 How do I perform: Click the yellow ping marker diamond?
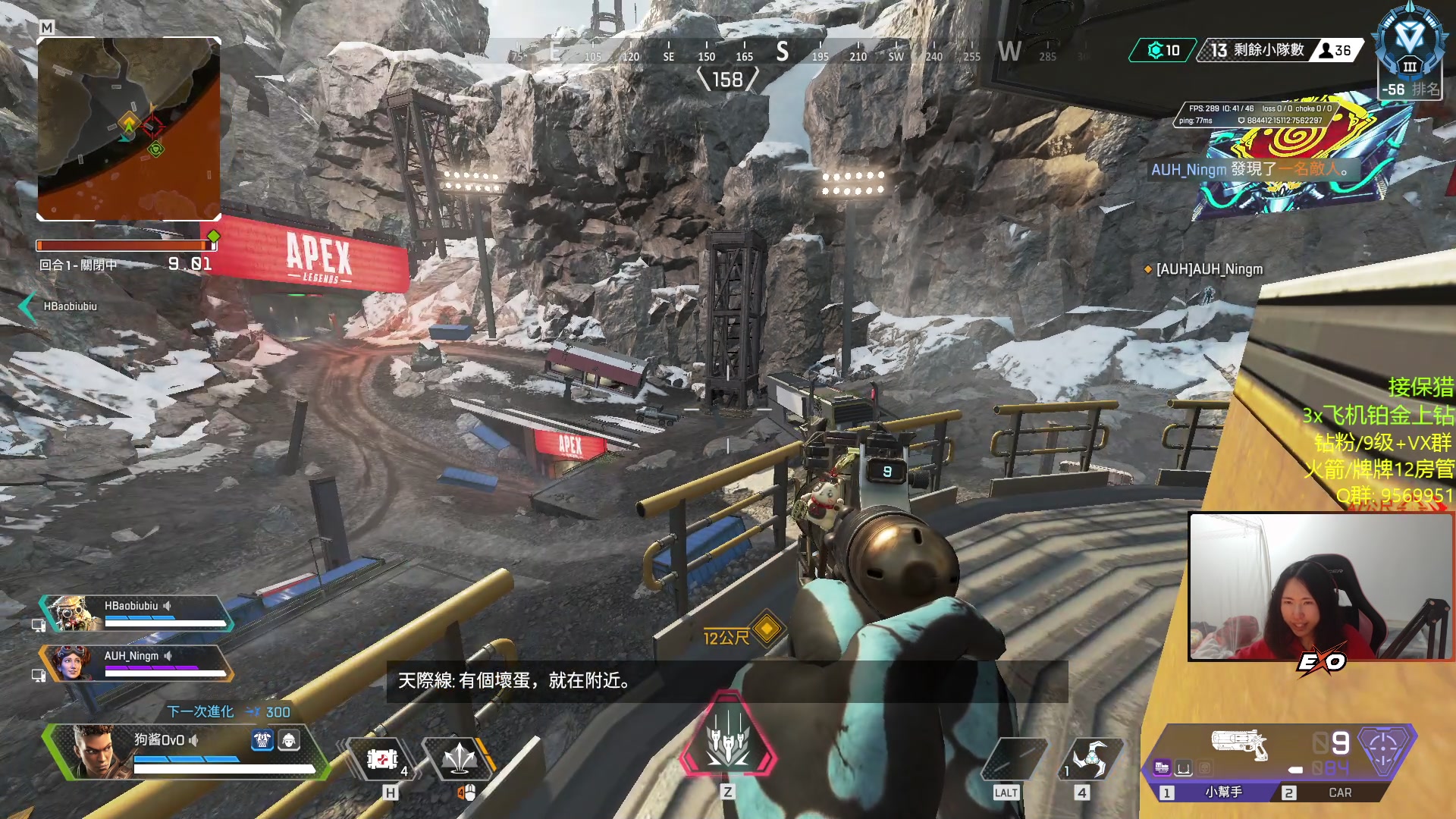click(x=767, y=629)
